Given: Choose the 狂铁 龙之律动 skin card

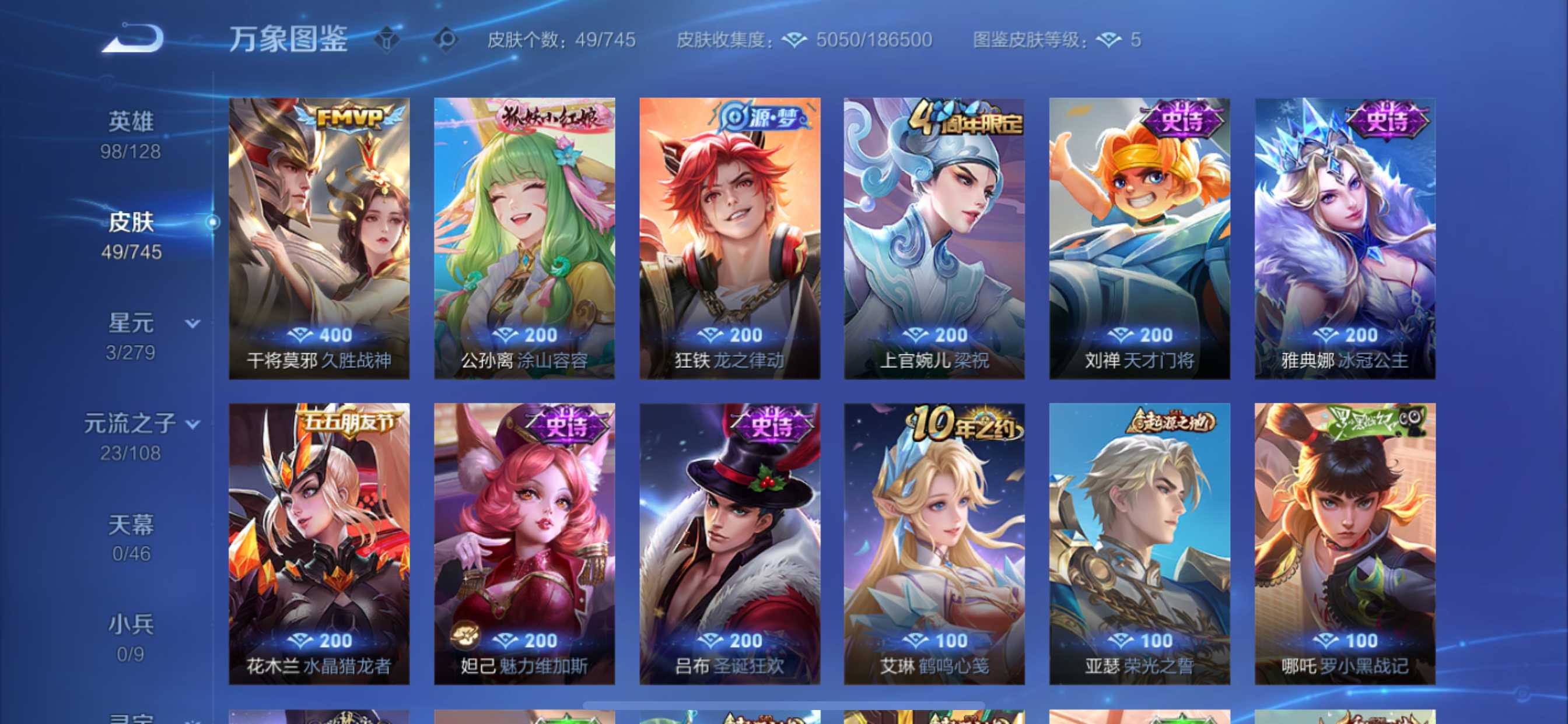Looking at the screenshot, I should click(729, 238).
